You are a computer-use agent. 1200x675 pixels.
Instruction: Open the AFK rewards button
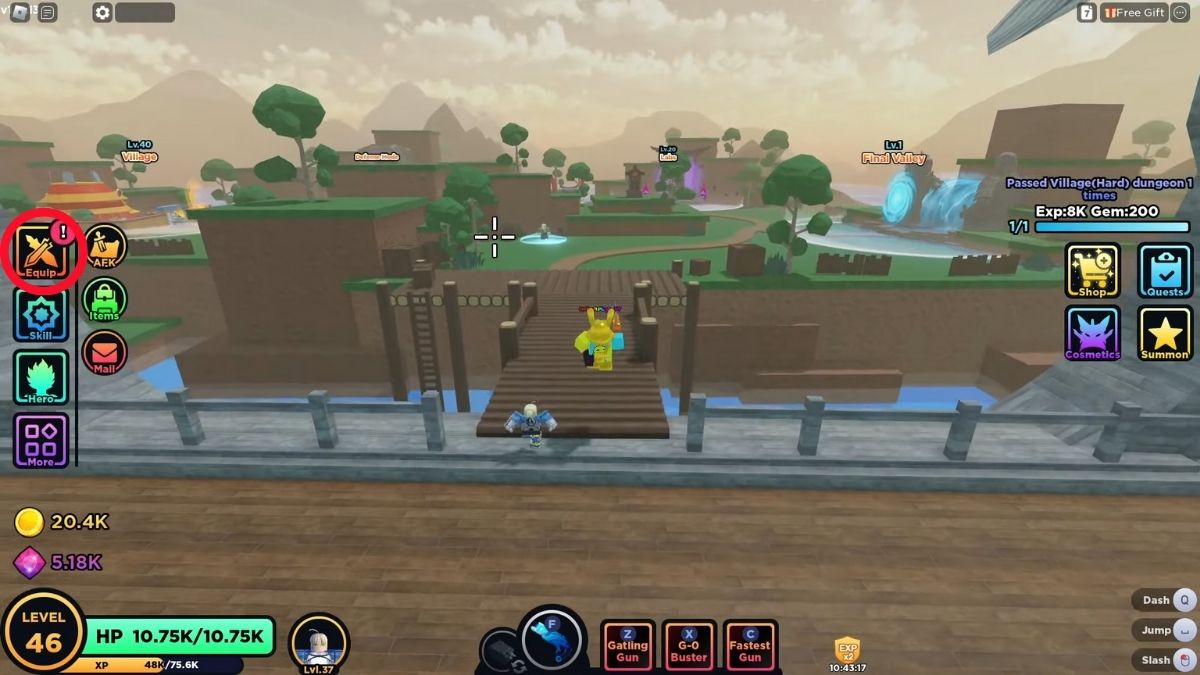(x=104, y=246)
